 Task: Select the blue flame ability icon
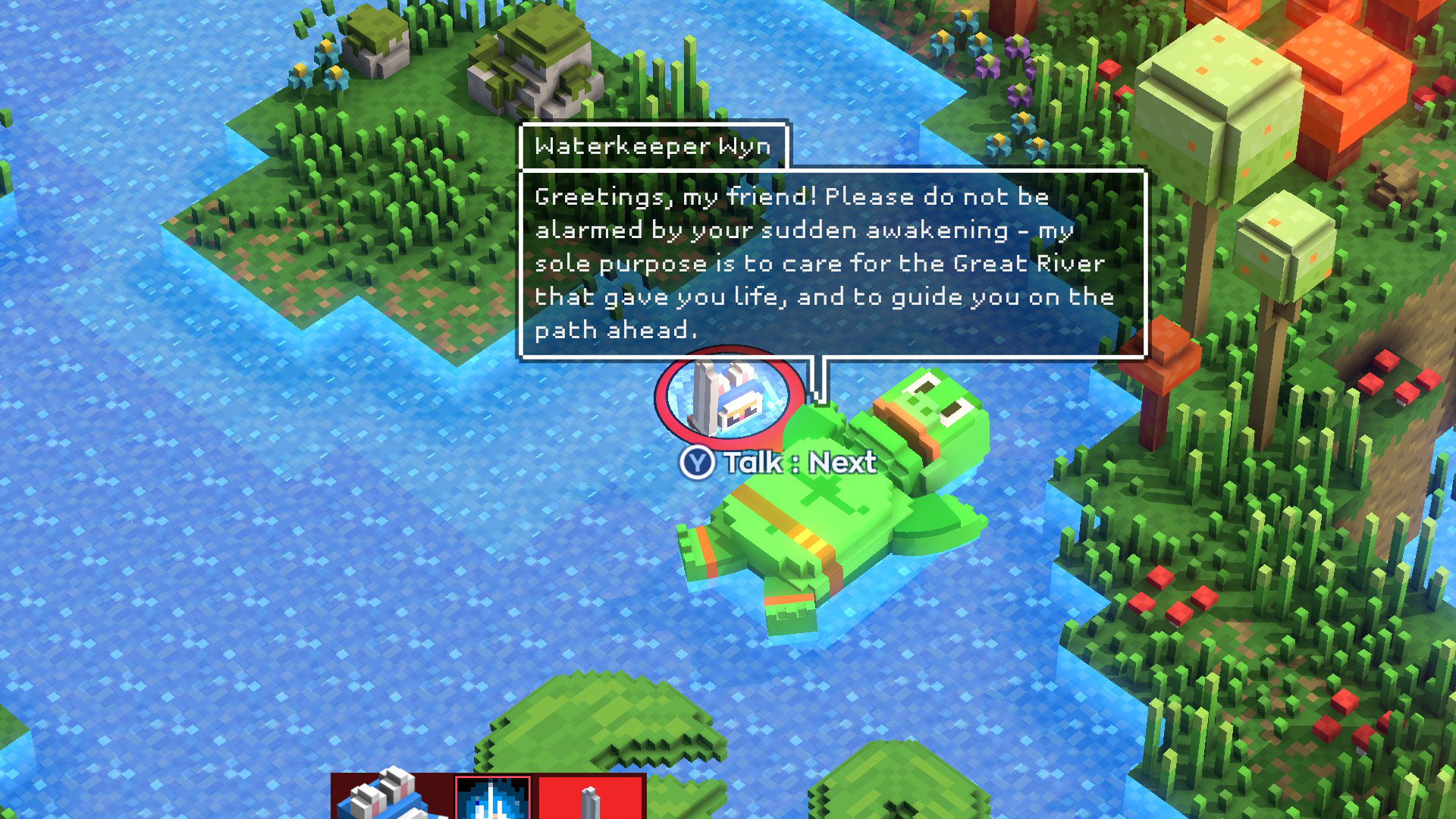click(x=493, y=798)
